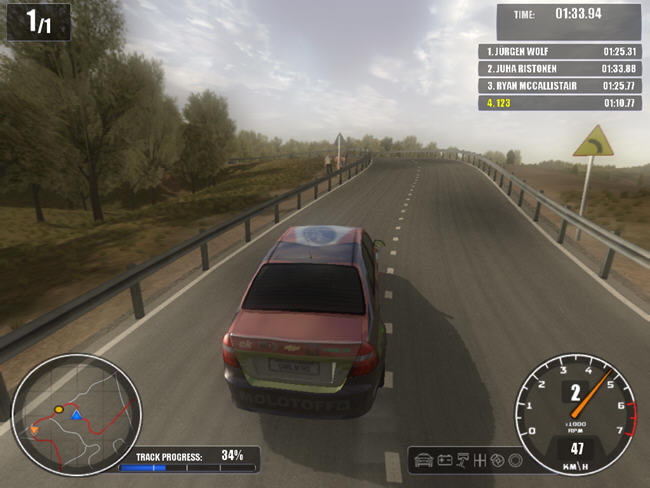The height and width of the screenshot is (488, 650).
Task: Click the gearbox status icon
Action: (x=481, y=461)
